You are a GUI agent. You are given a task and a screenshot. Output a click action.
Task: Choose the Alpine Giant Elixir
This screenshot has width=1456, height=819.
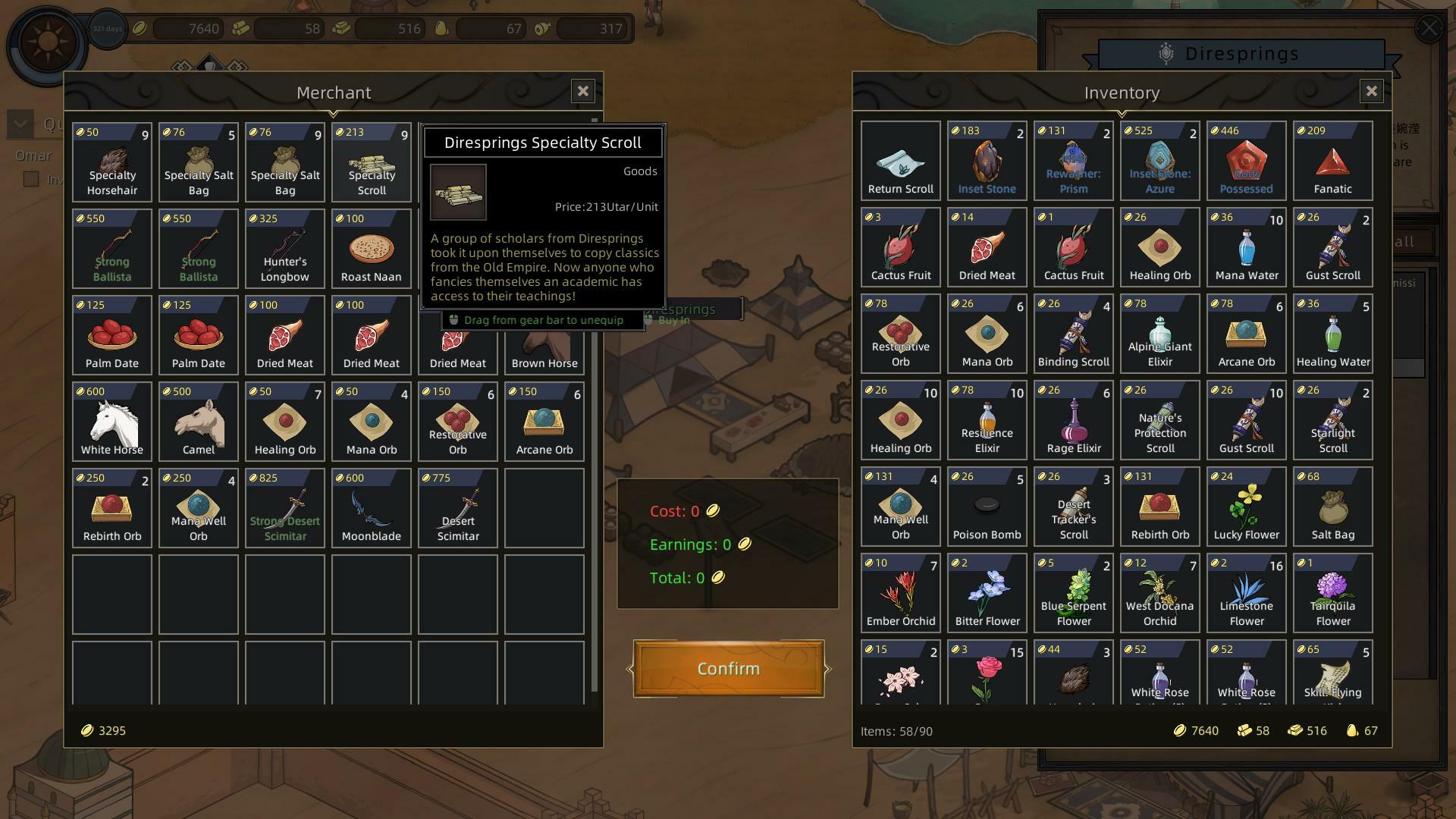pos(1160,334)
